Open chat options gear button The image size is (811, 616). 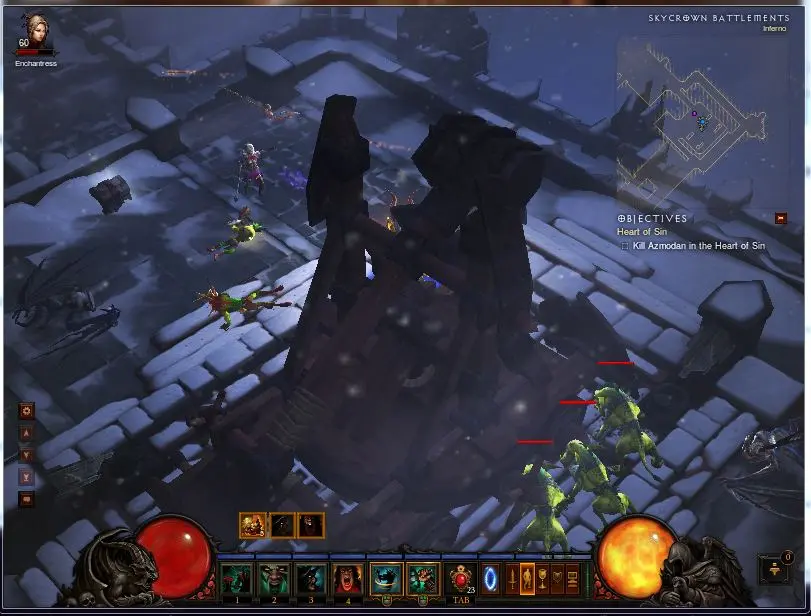click(x=27, y=410)
